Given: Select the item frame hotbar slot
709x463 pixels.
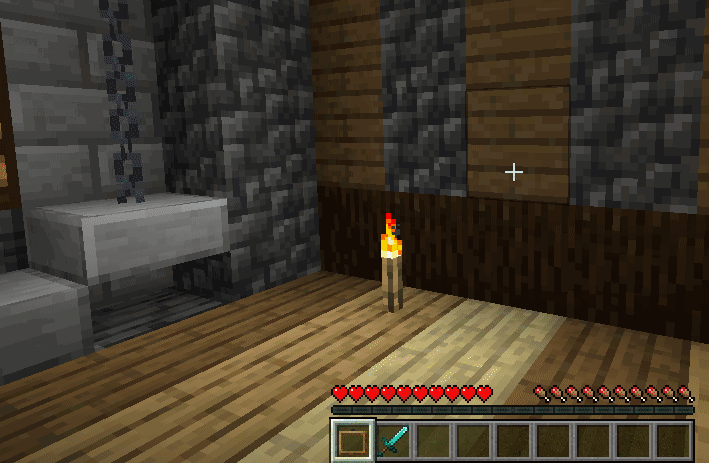Looking at the screenshot, I should pyautogui.click(x=352, y=440).
